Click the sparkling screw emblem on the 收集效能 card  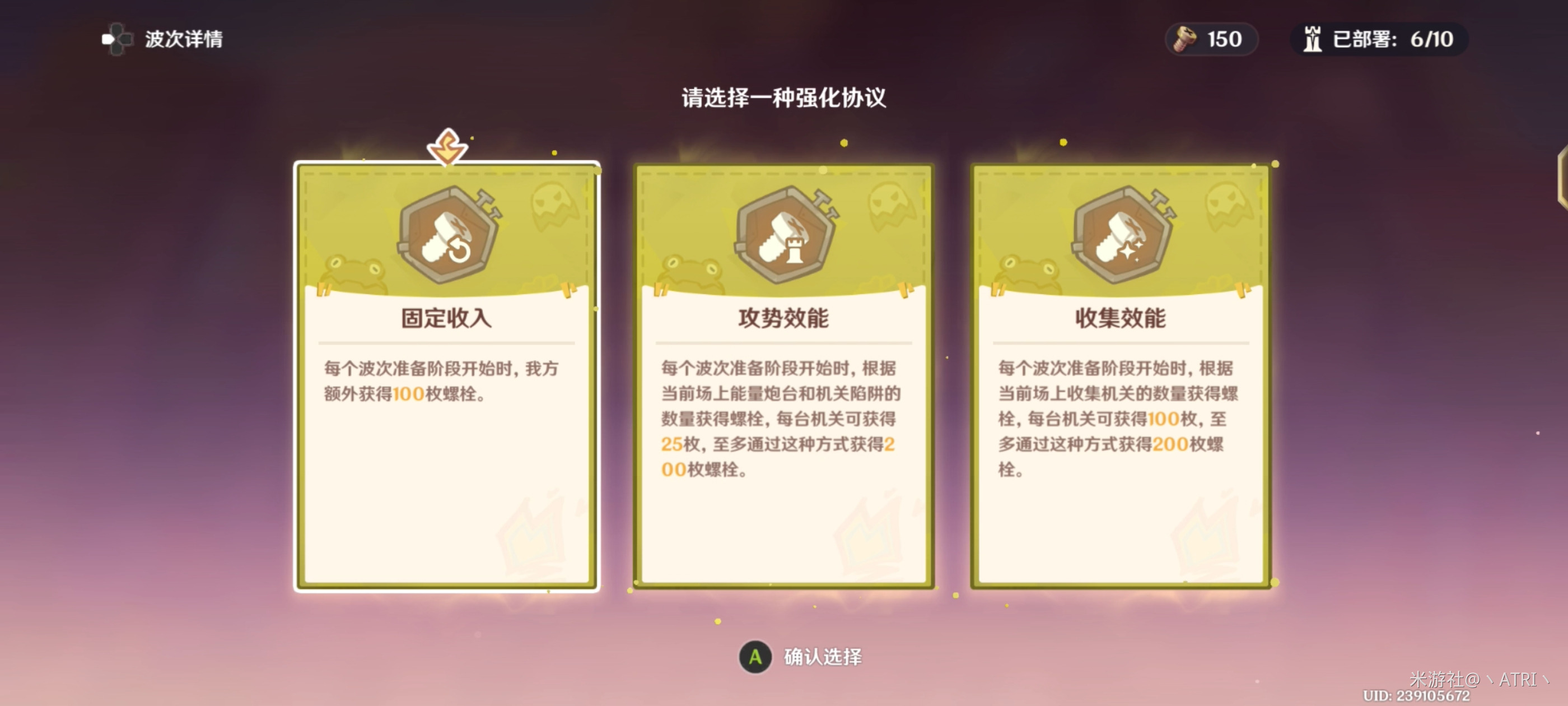1122,238
